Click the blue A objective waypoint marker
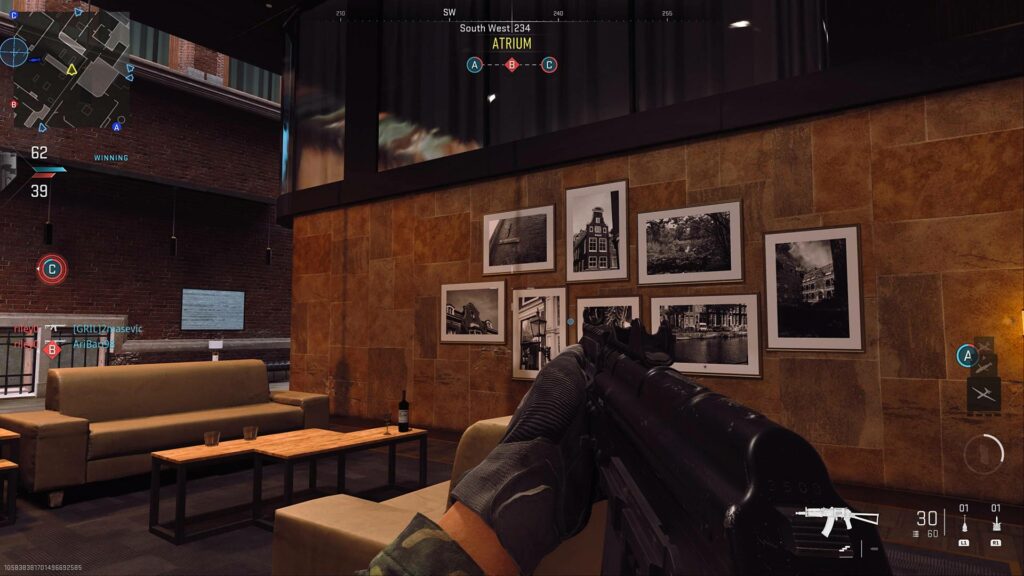 pos(965,355)
